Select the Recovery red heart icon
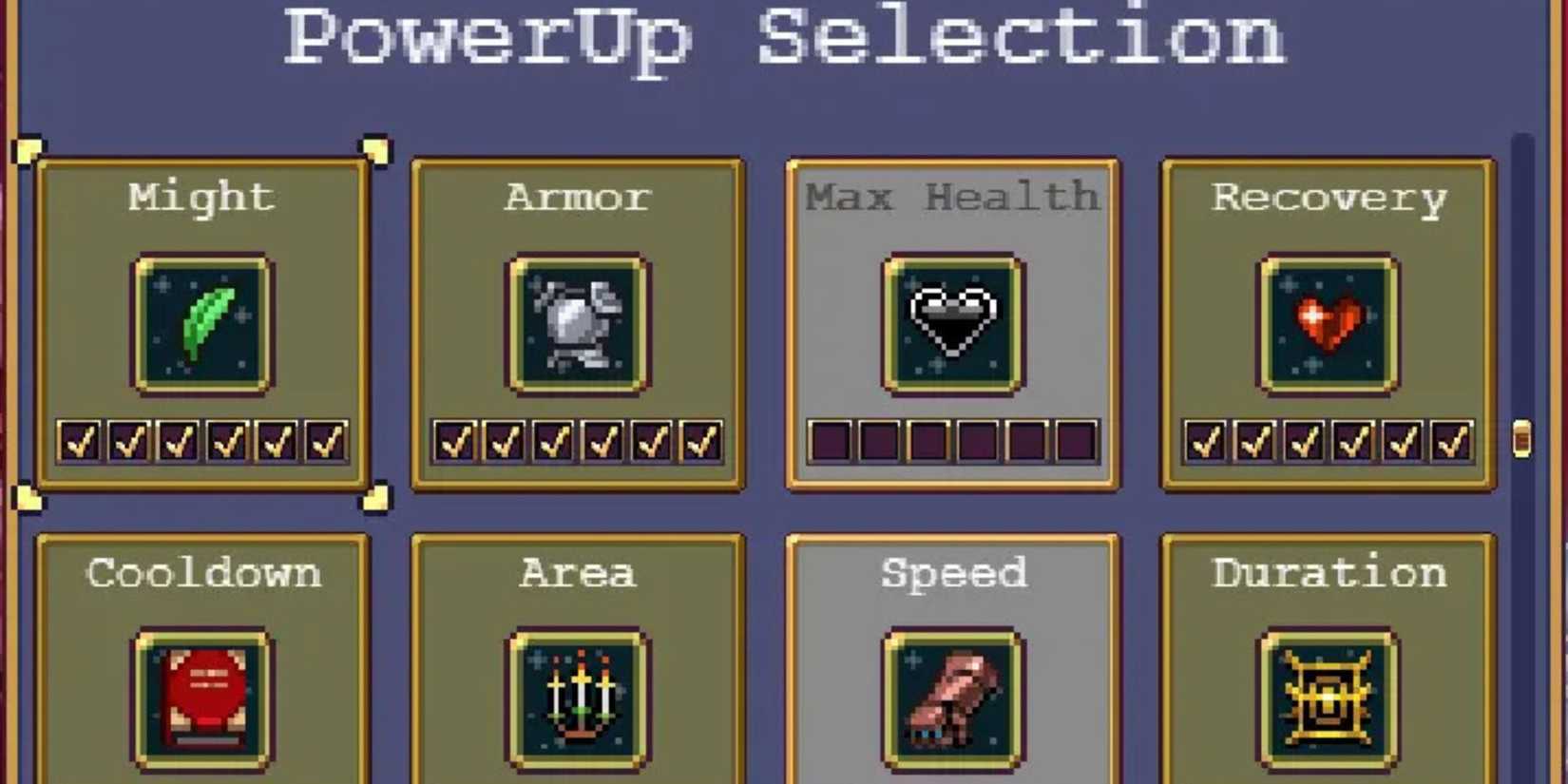 tap(1329, 323)
